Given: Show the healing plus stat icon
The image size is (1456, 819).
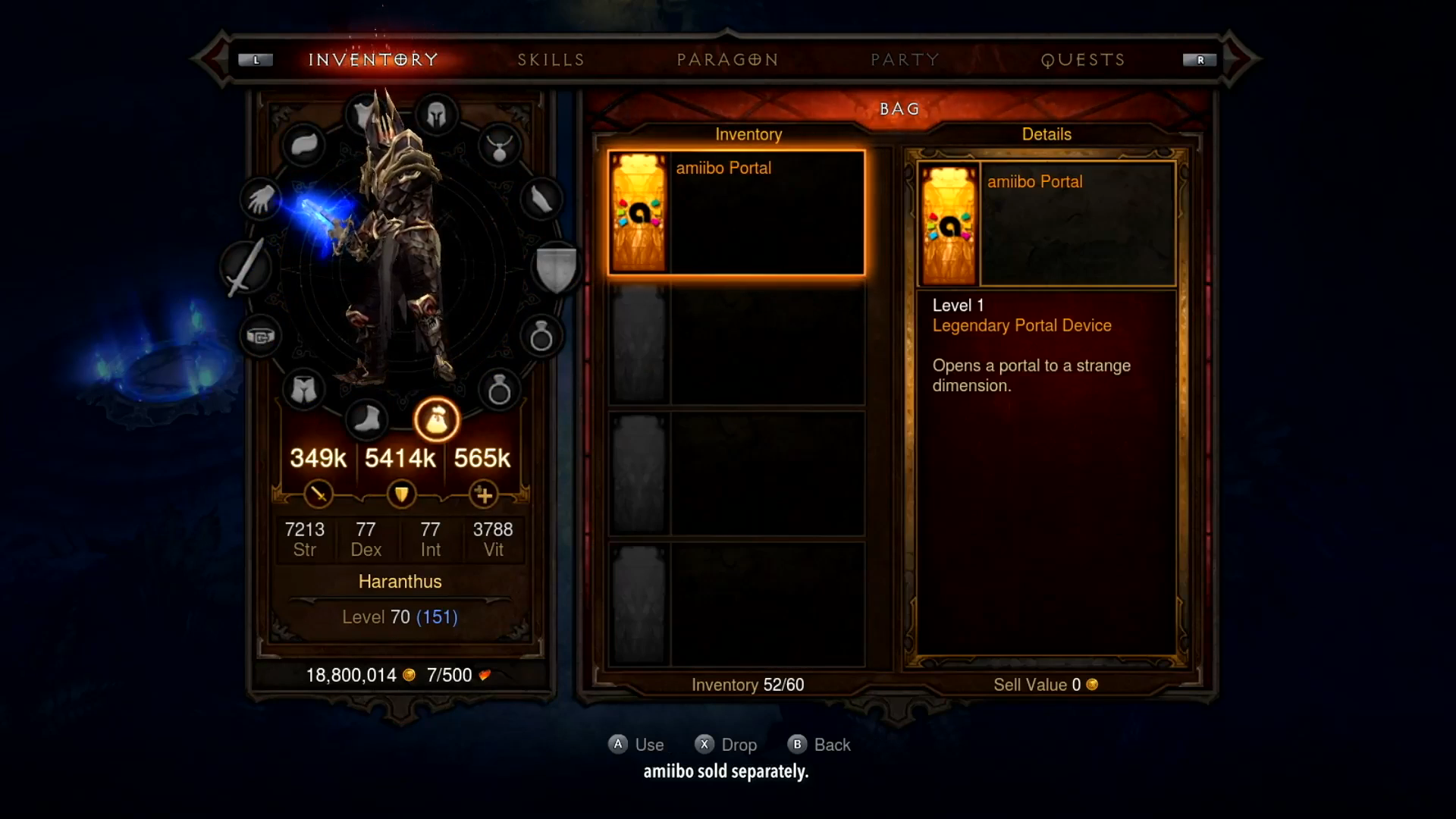Looking at the screenshot, I should click(x=484, y=495).
